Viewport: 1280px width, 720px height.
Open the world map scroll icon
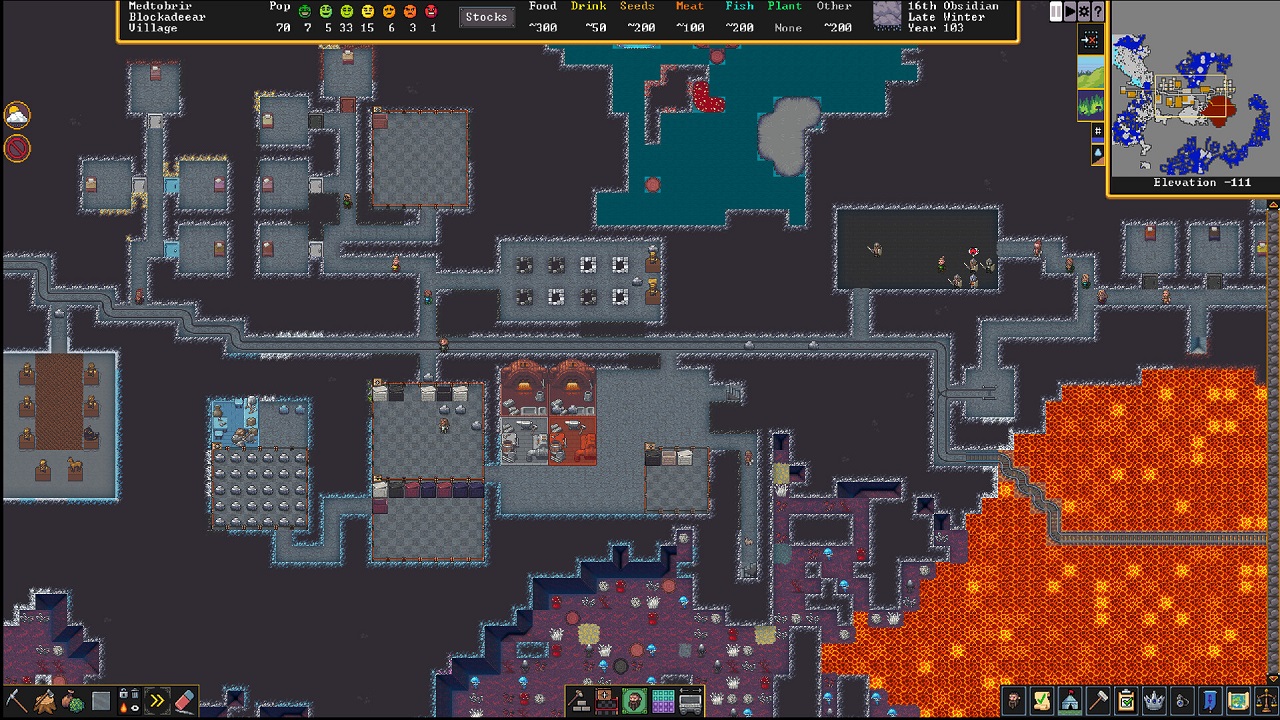1237,700
